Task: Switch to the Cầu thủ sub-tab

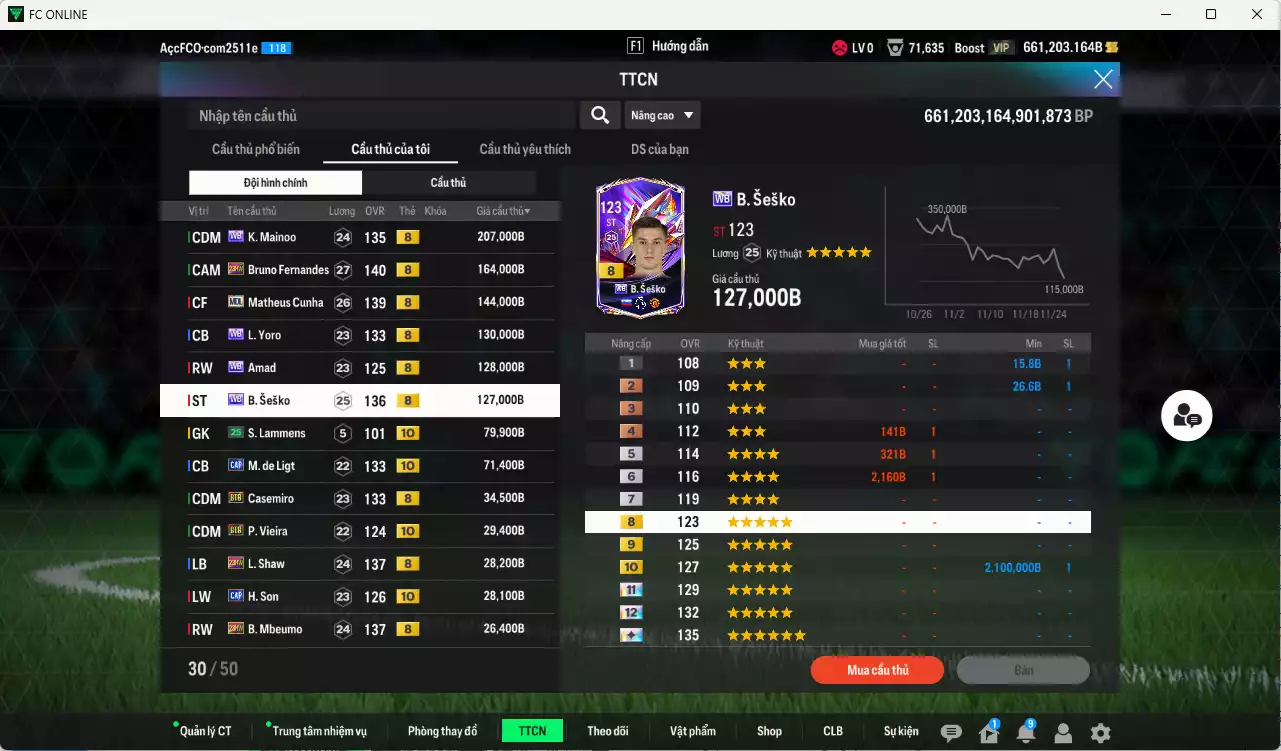Action: (x=448, y=182)
